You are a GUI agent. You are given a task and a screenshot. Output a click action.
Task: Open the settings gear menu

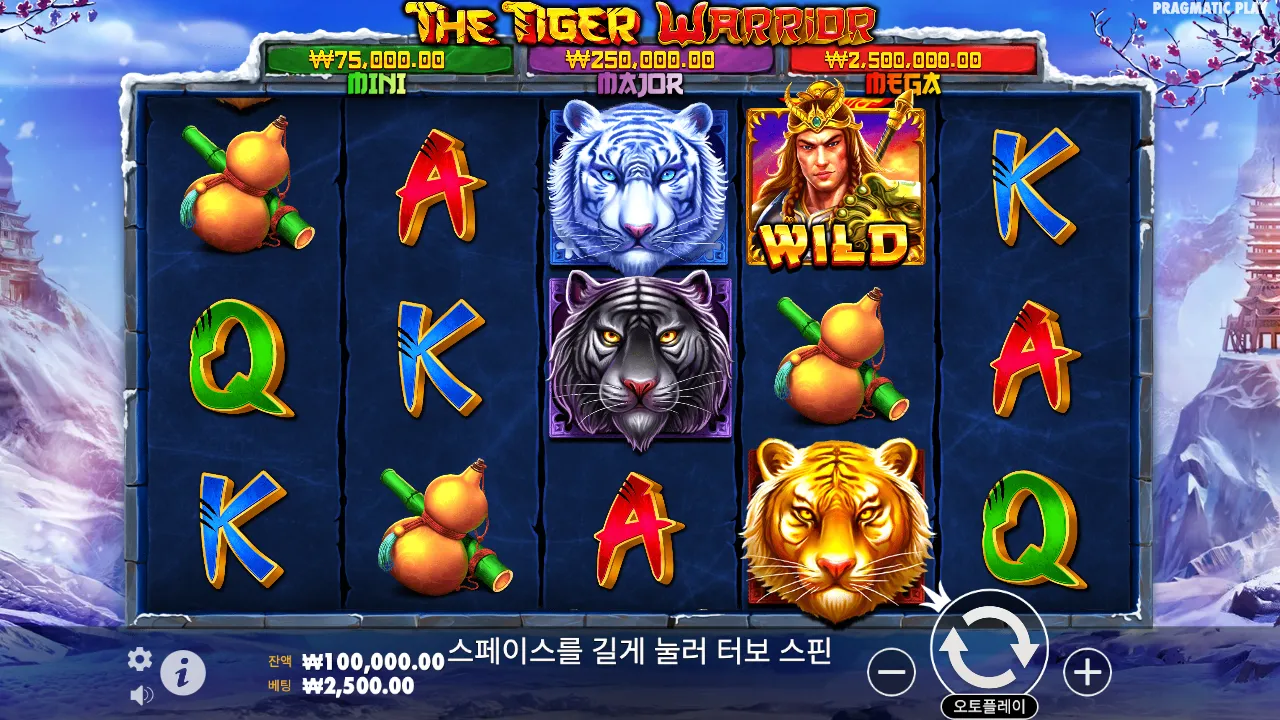(138, 660)
